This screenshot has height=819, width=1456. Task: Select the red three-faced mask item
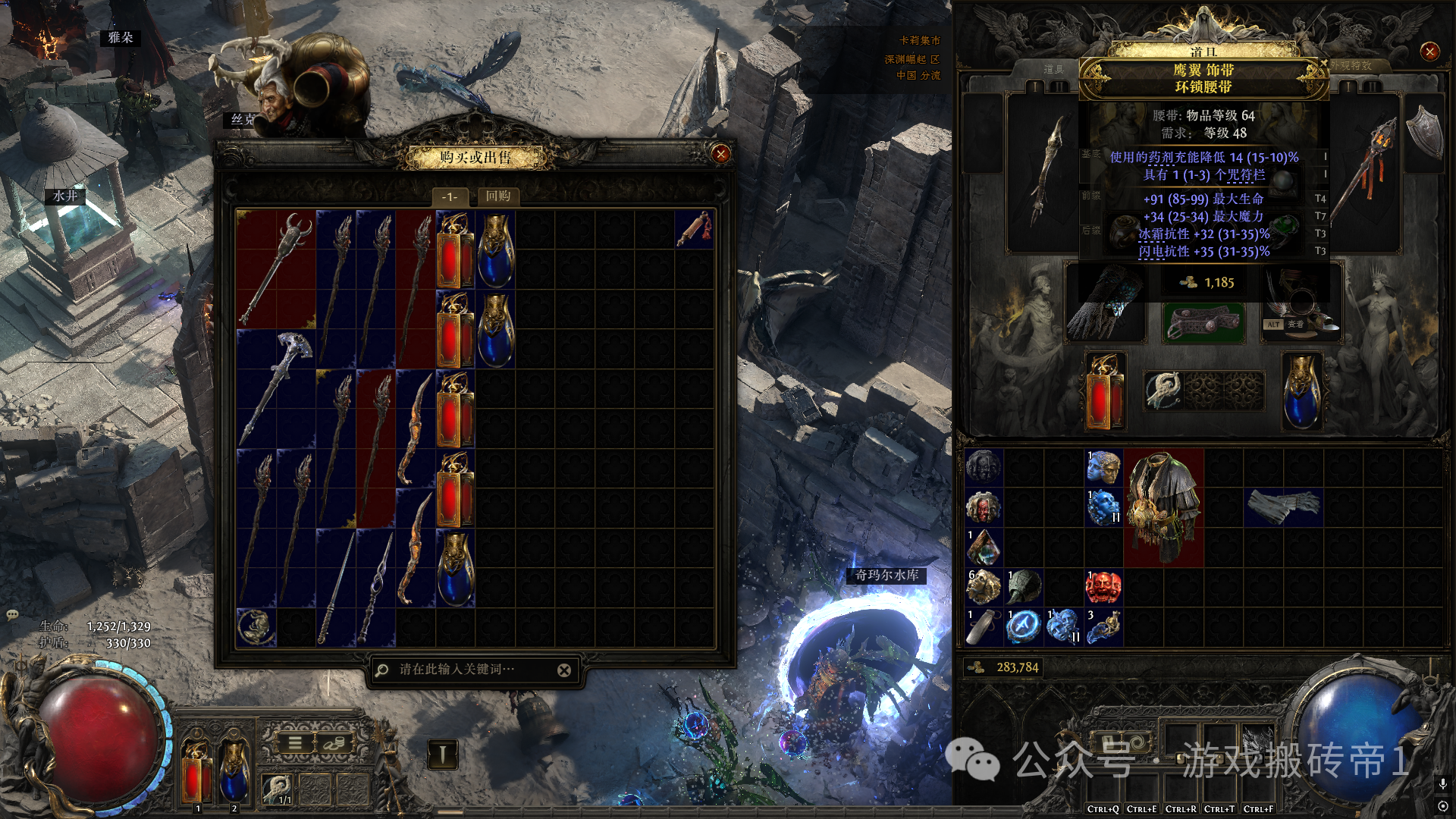tap(1103, 587)
